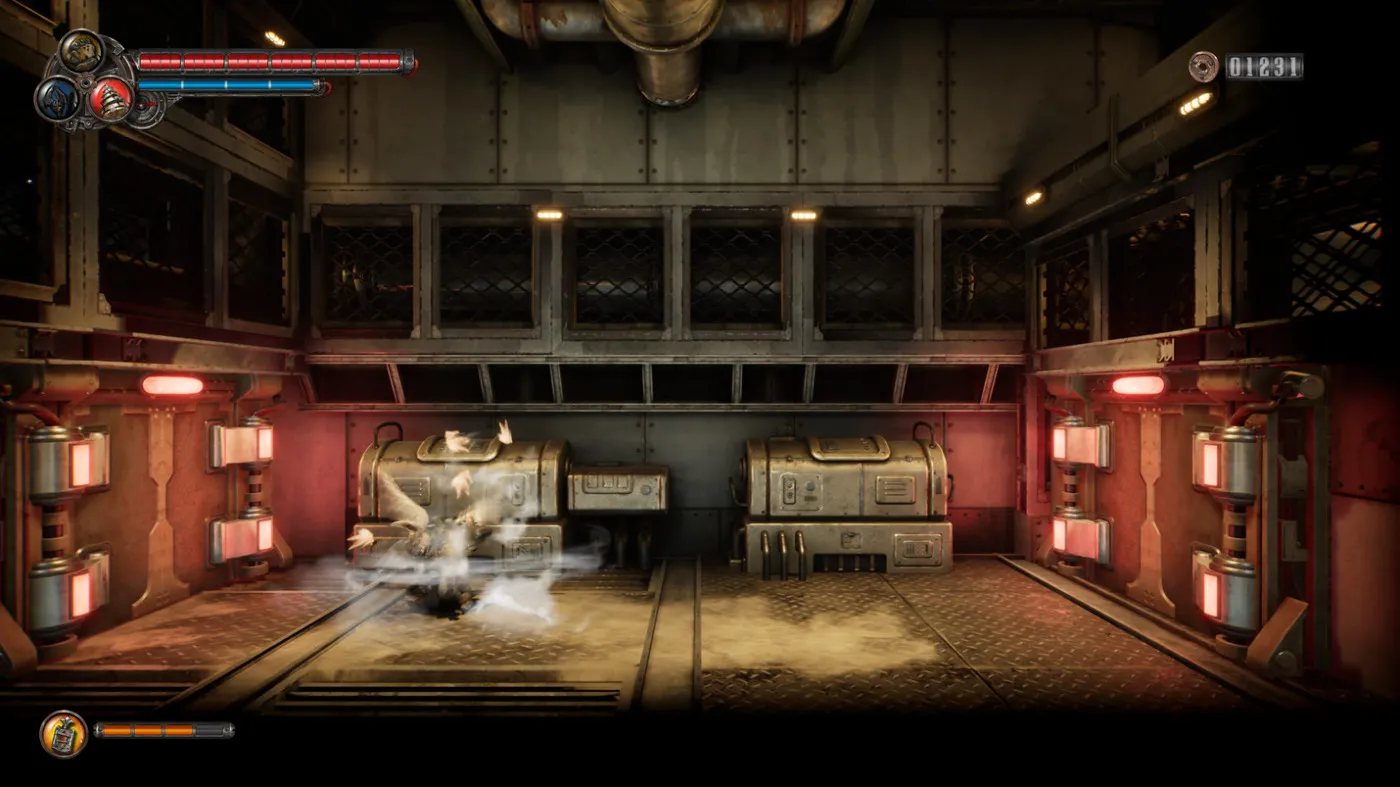Use the orange canister item icon
Viewport: 1400px width, 787px height.
pos(63,733)
